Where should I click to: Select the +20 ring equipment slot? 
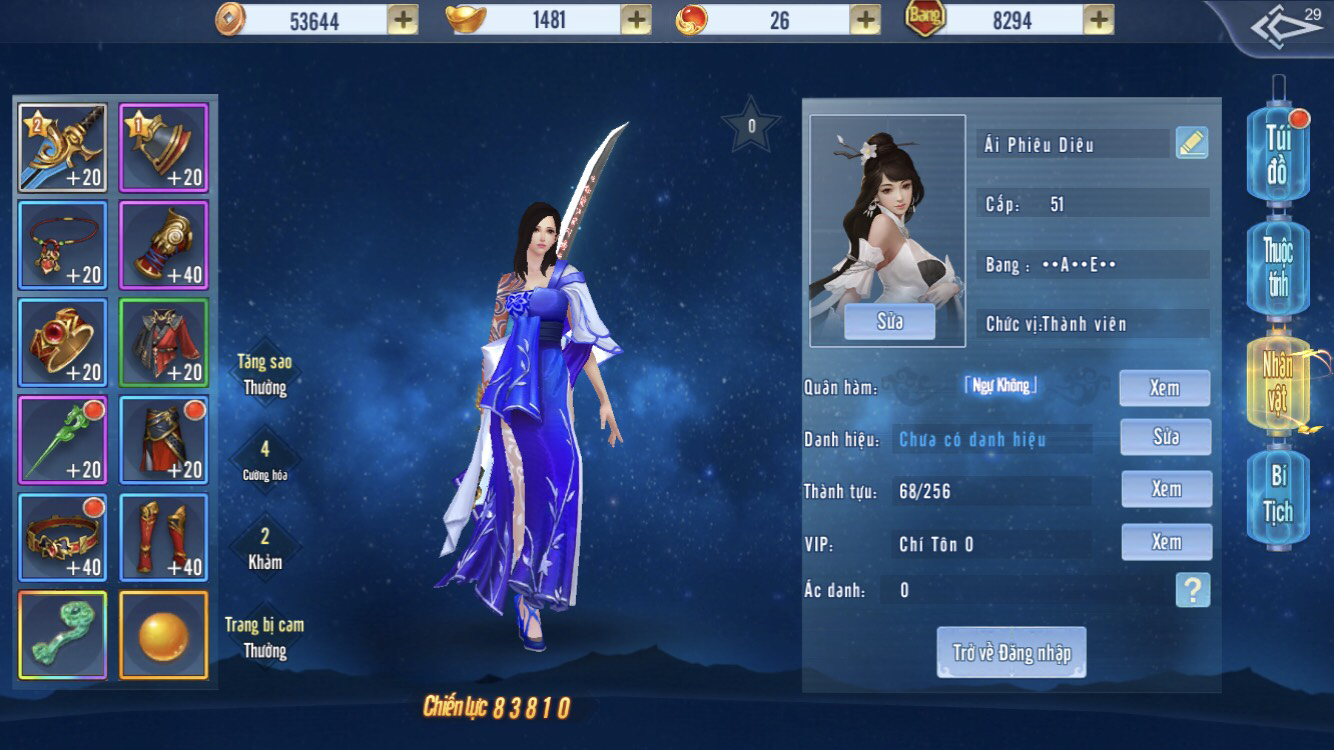(62, 345)
